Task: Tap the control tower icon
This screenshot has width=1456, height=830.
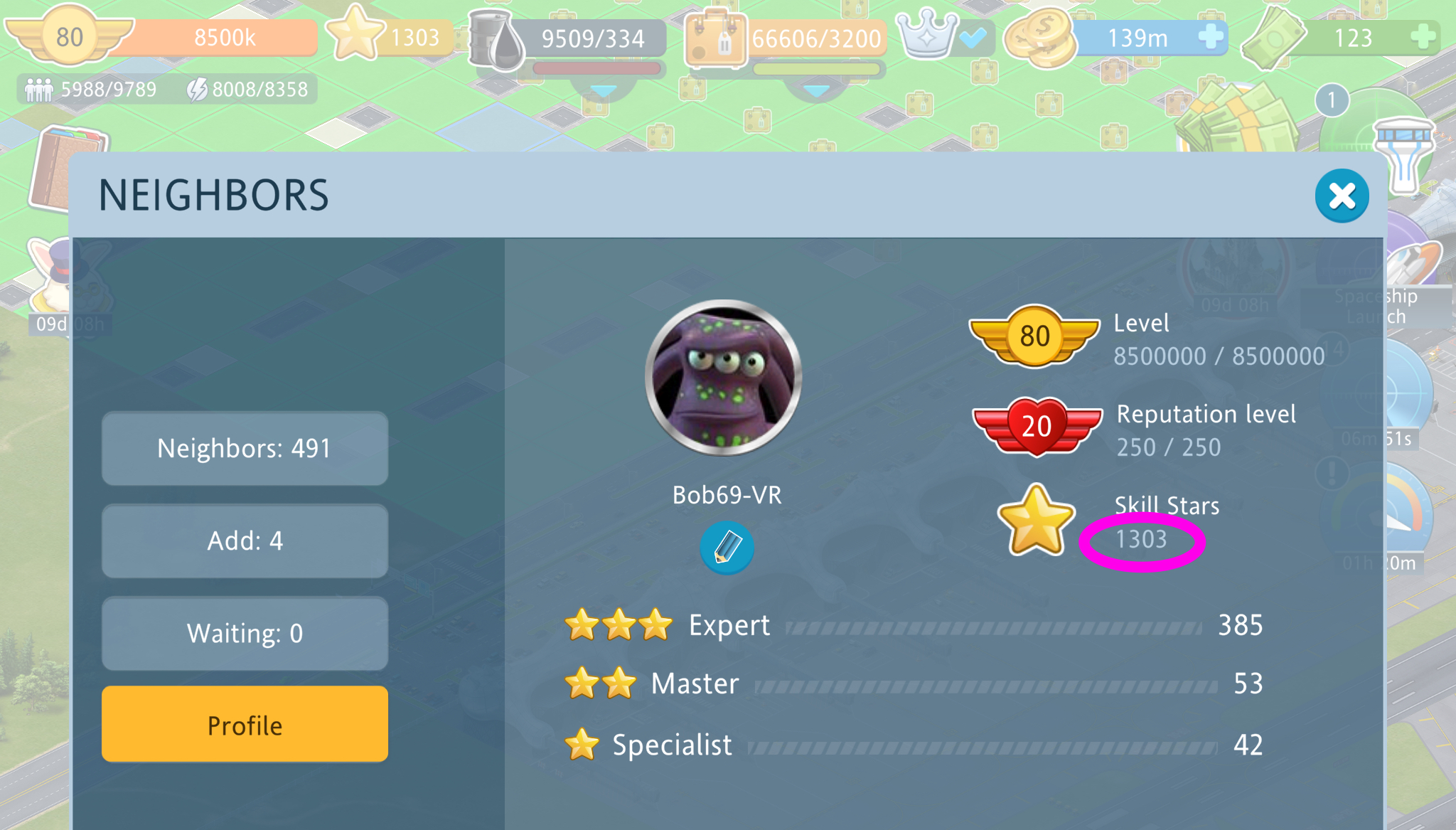Action: (1404, 153)
